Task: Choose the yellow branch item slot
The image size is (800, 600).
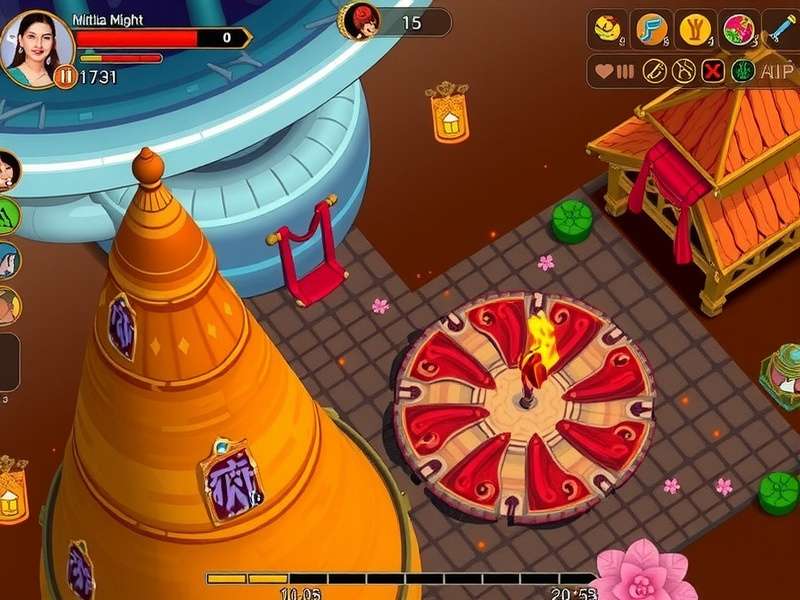Action: (696, 29)
